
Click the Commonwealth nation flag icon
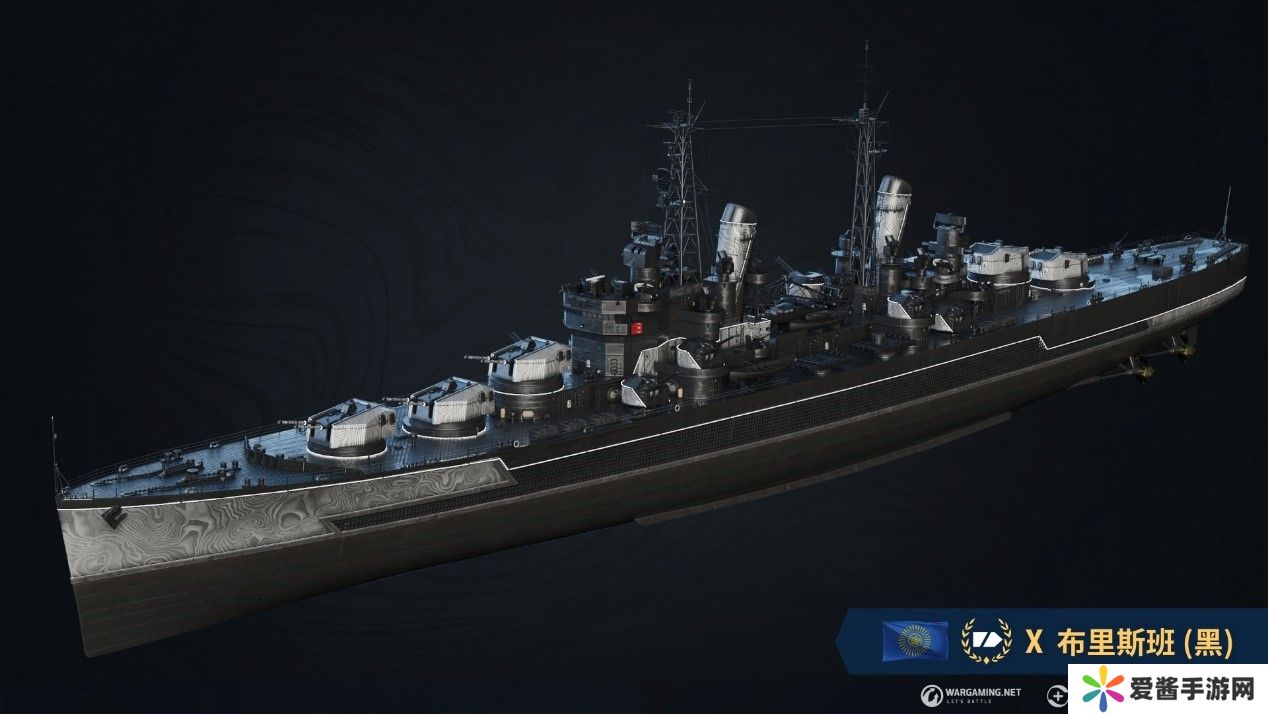tap(915, 640)
